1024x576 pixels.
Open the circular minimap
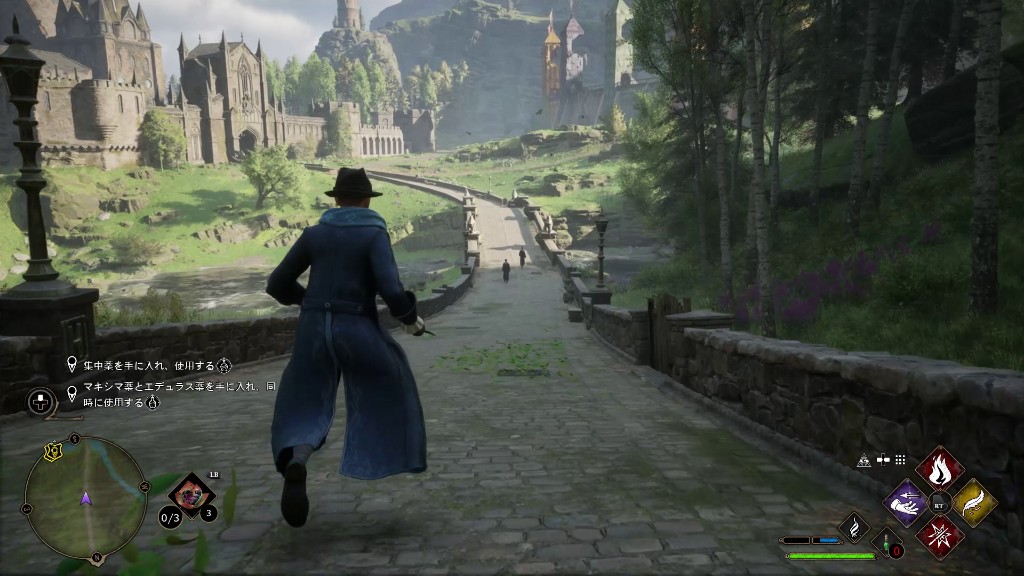86,498
